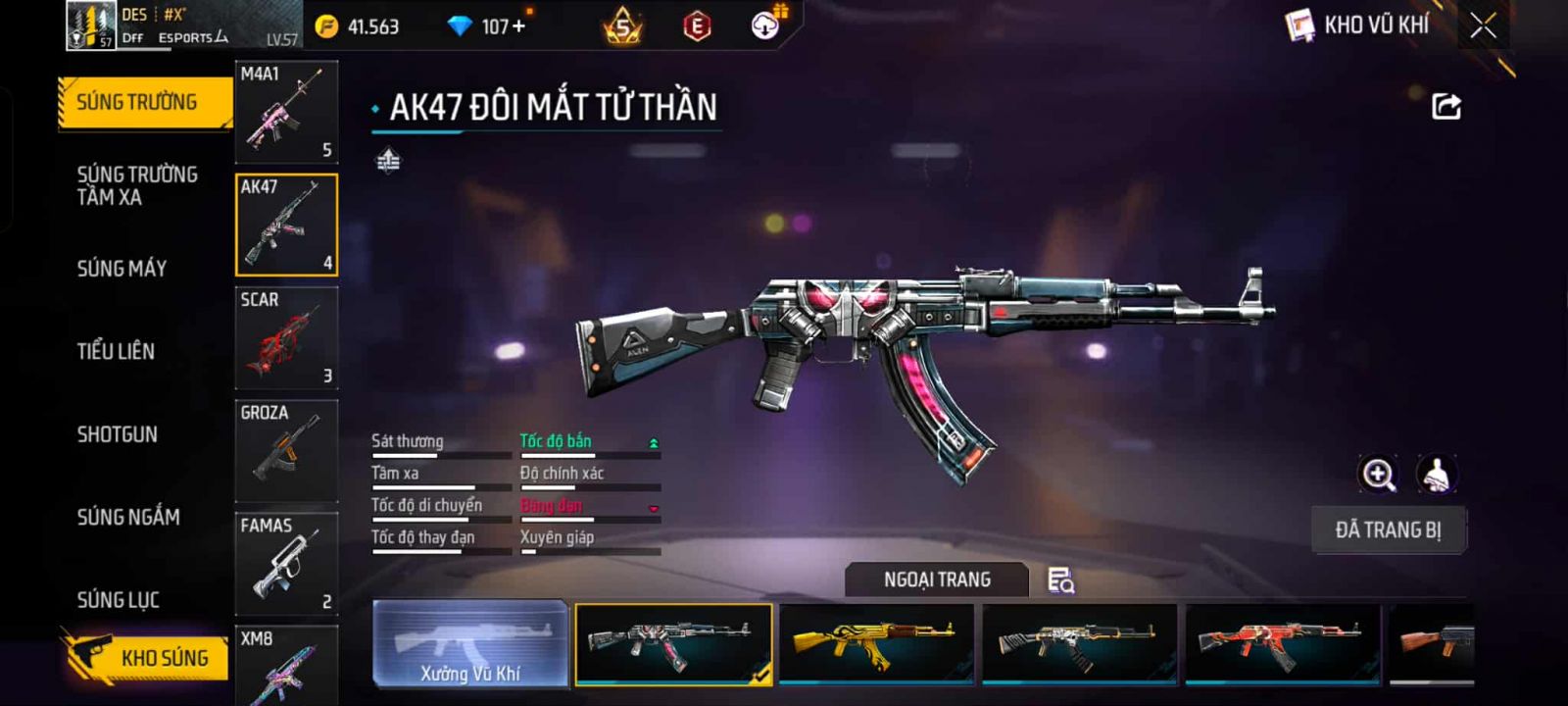1568x706 pixels.
Task: Zoom in with the magnifier icon
Action: click(x=1378, y=475)
